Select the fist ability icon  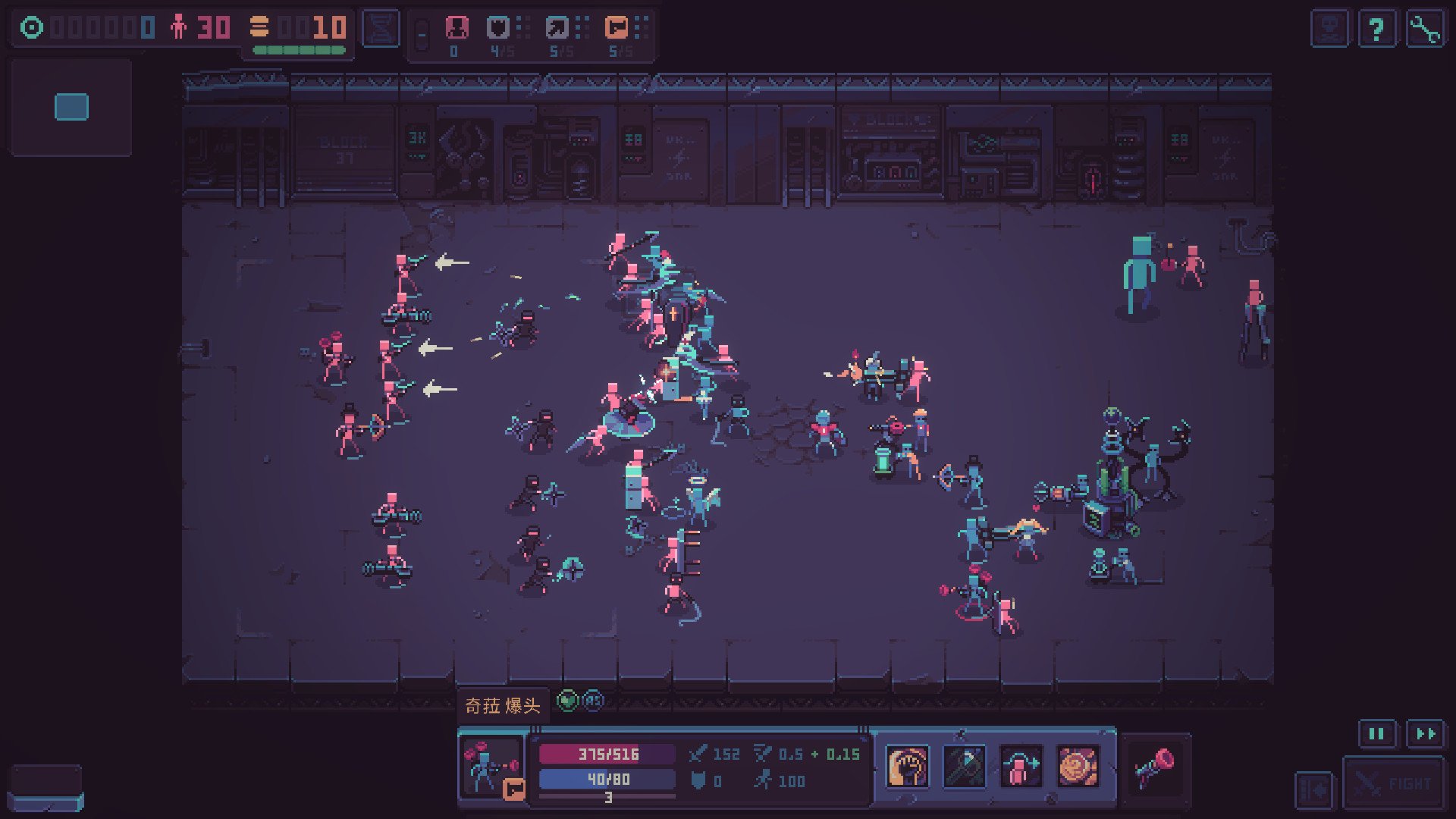tap(907, 767)
